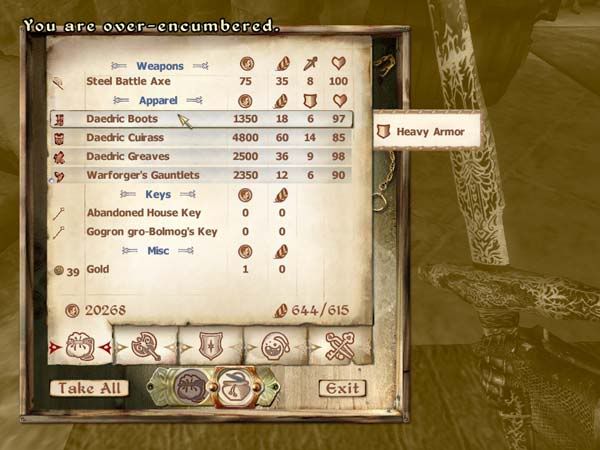600x450 pixels.
Task: Click the Take All button
Action: 89,388
